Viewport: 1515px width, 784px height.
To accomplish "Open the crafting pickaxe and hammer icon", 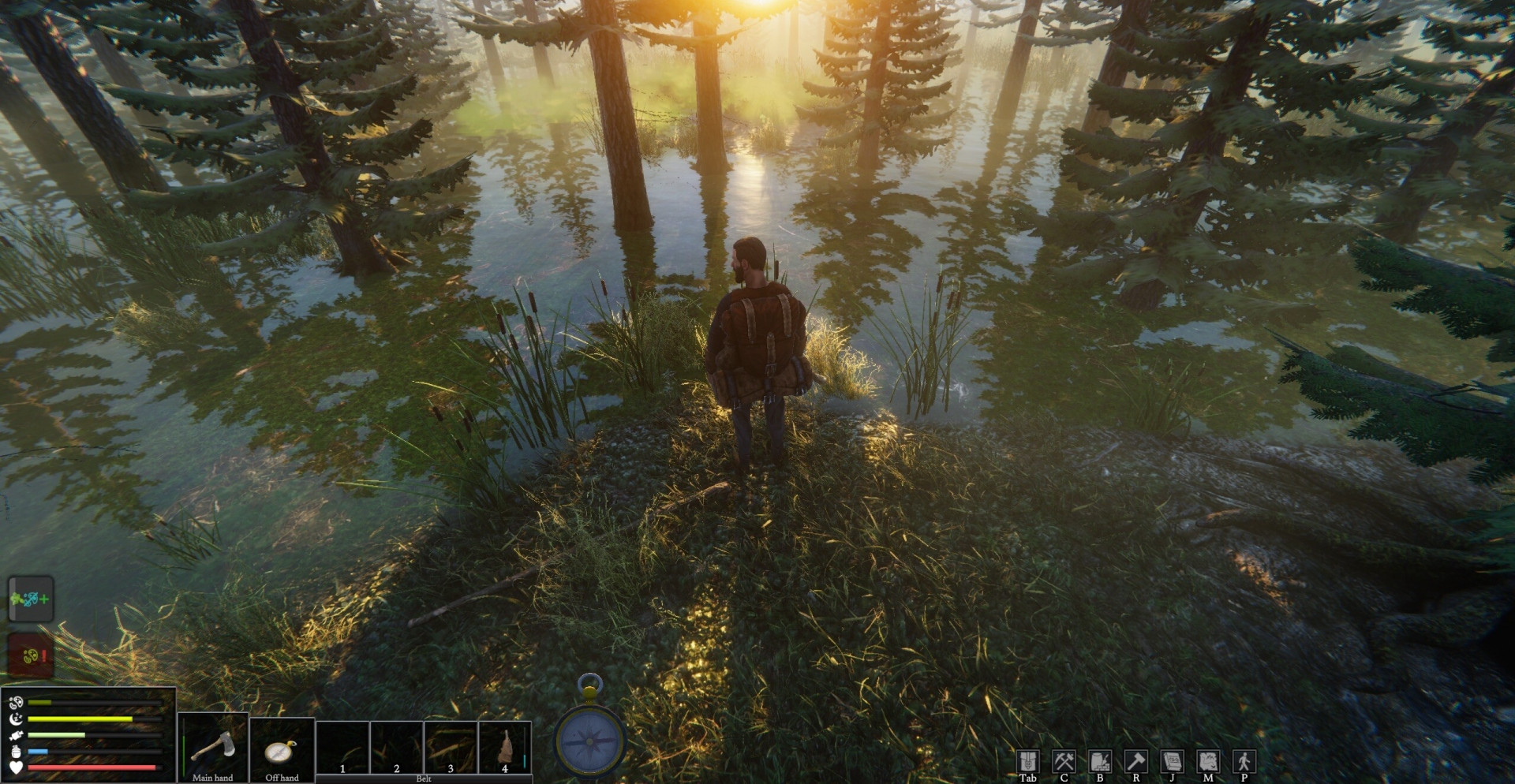I will 1064,761.
